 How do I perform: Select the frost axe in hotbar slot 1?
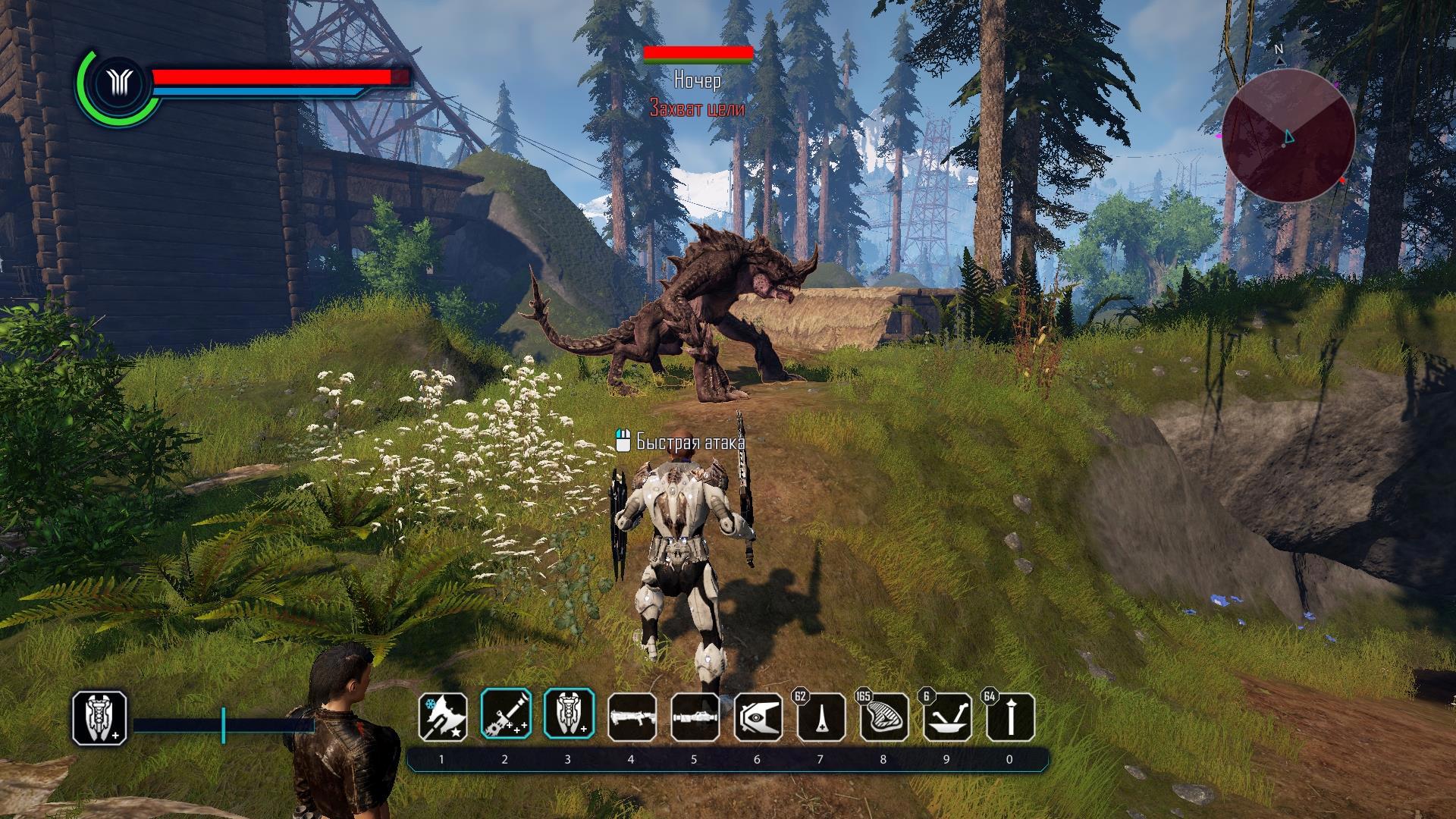click(x=442, y=717)
